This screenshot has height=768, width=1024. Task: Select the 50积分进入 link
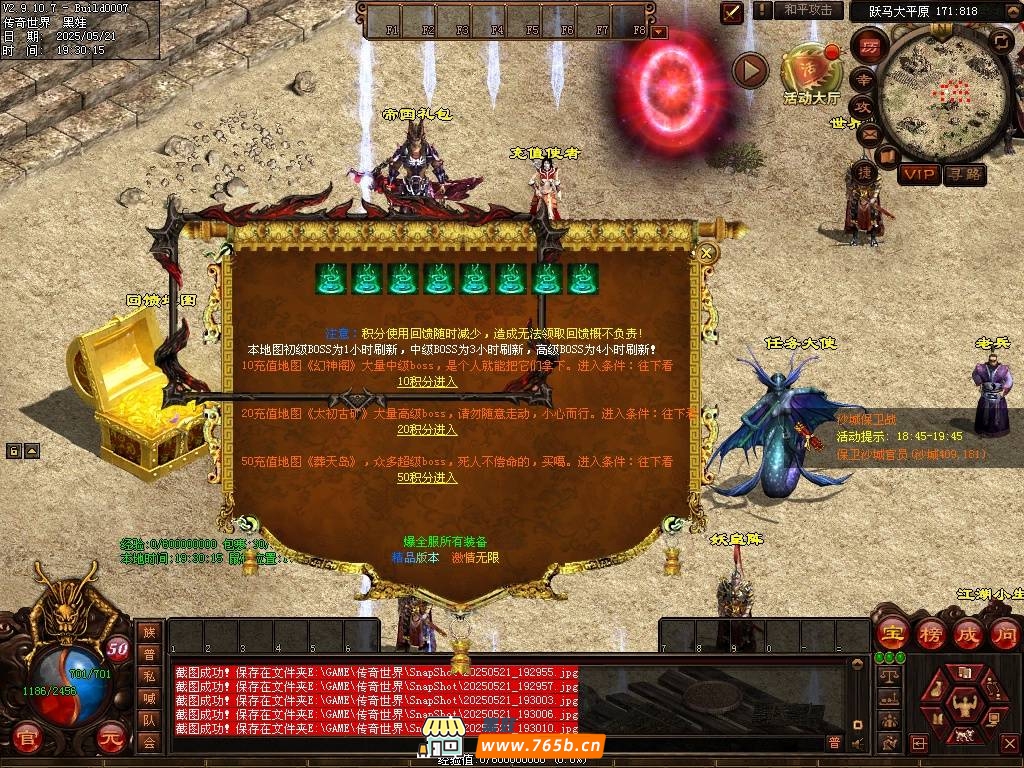[x=427, y=477]
